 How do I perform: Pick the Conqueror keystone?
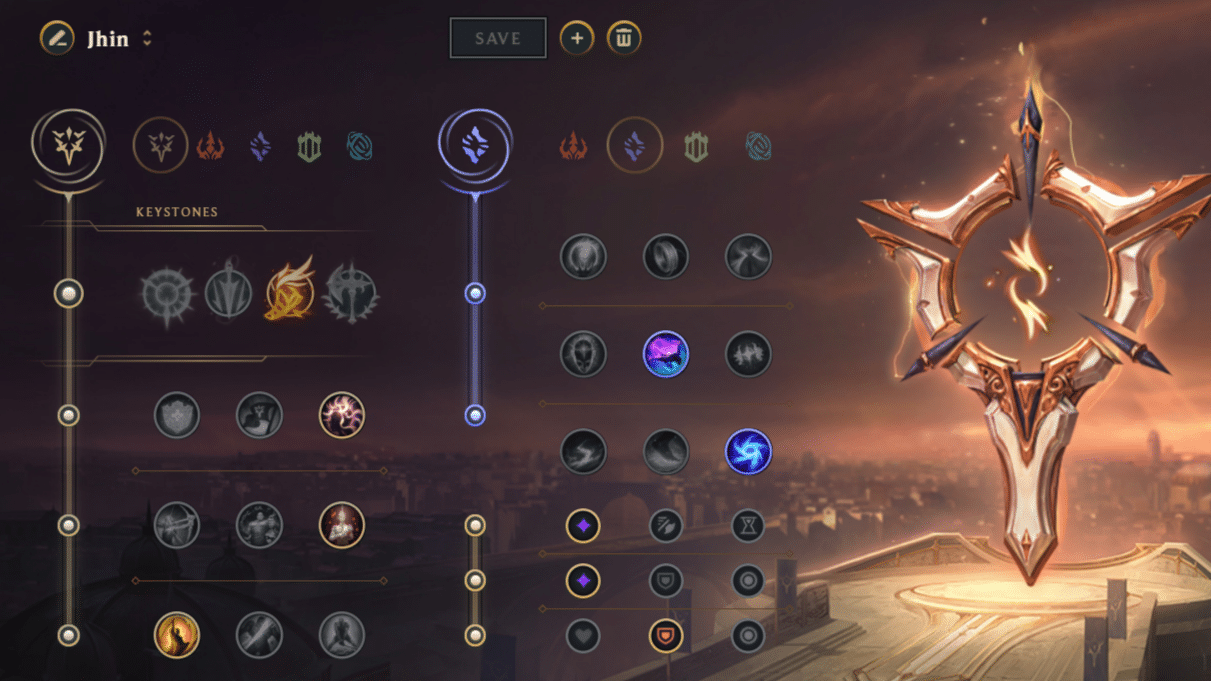(351, 294)
